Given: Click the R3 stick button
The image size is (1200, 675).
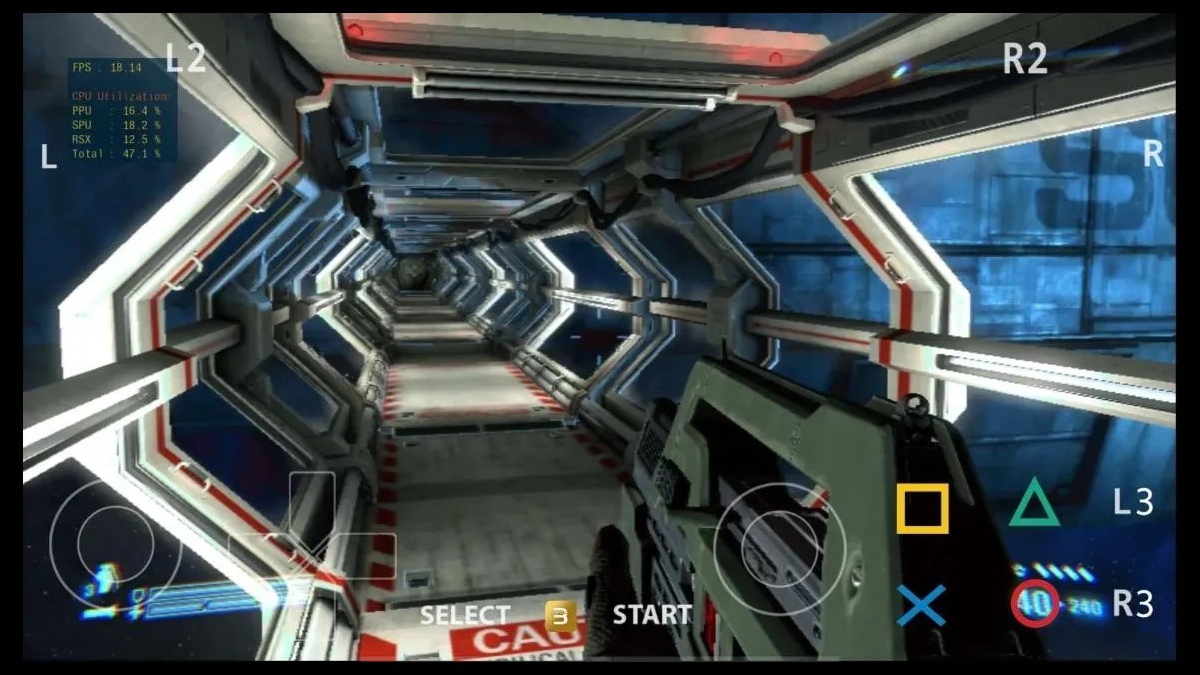Looking at the screenshot, I should point(1133,604).
